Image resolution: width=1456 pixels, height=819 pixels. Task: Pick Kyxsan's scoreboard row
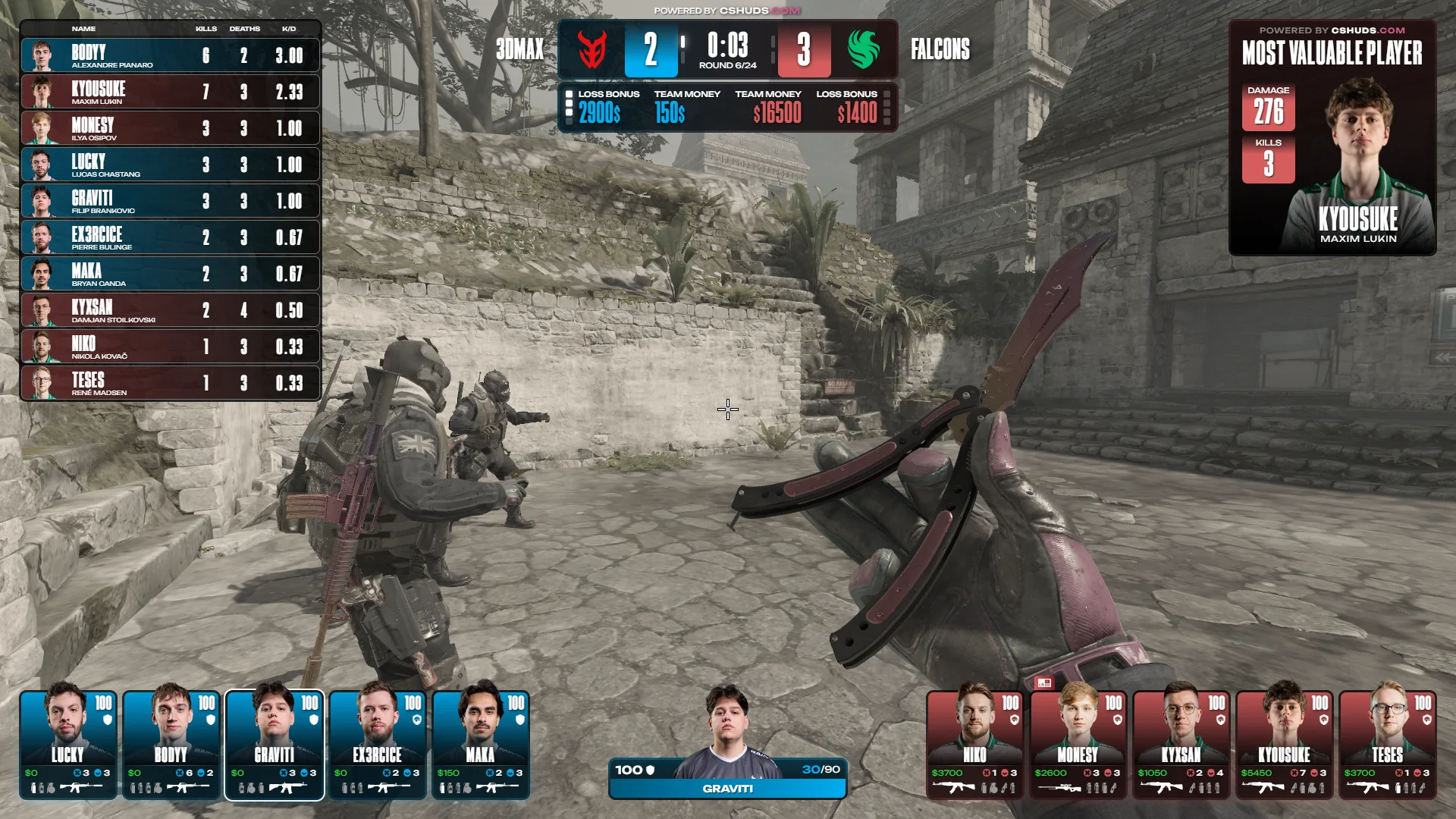(171, 310)
